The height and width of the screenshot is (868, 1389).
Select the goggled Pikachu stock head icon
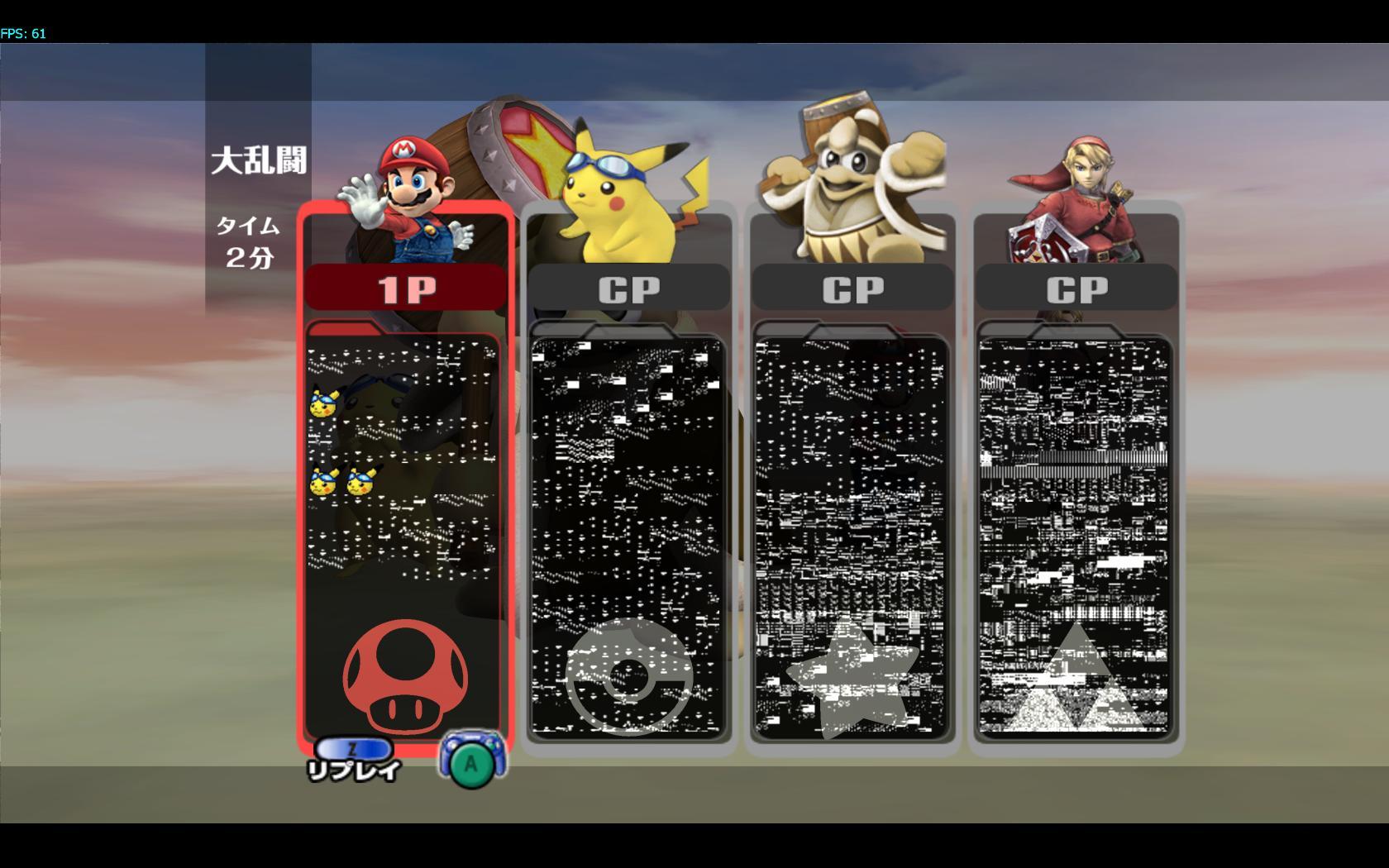tap(324, 403)
